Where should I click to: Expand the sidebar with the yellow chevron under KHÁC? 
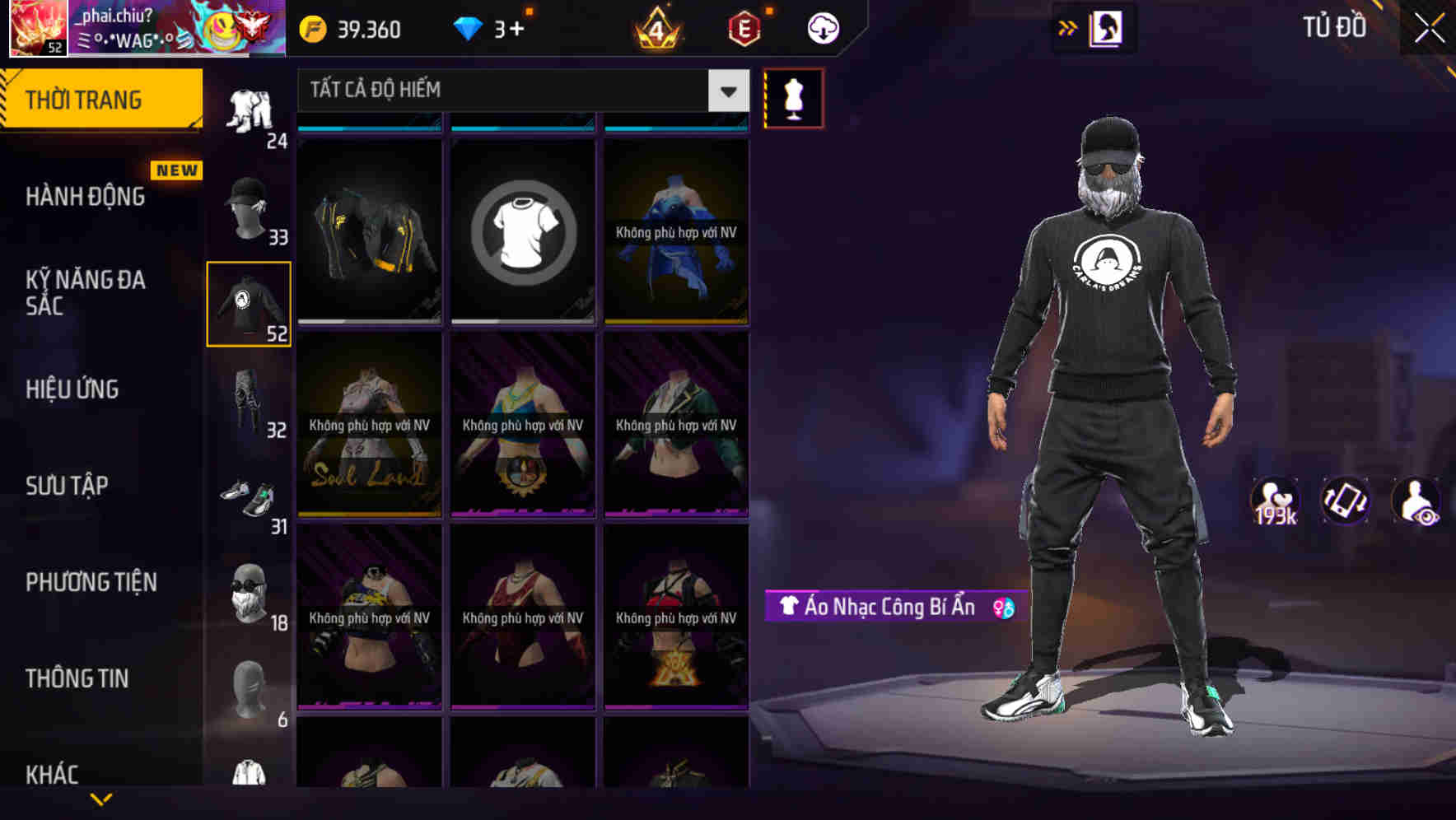click(101, 799)
